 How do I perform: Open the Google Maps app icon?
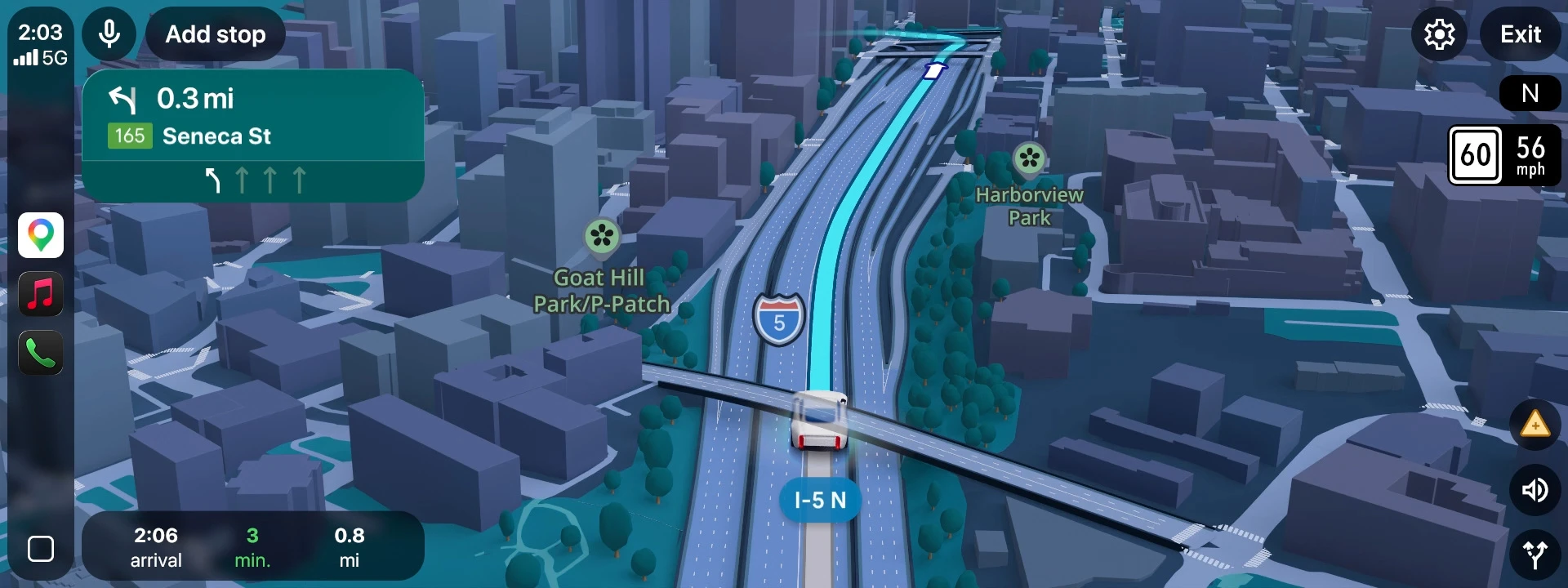click(x=41, y=235)
